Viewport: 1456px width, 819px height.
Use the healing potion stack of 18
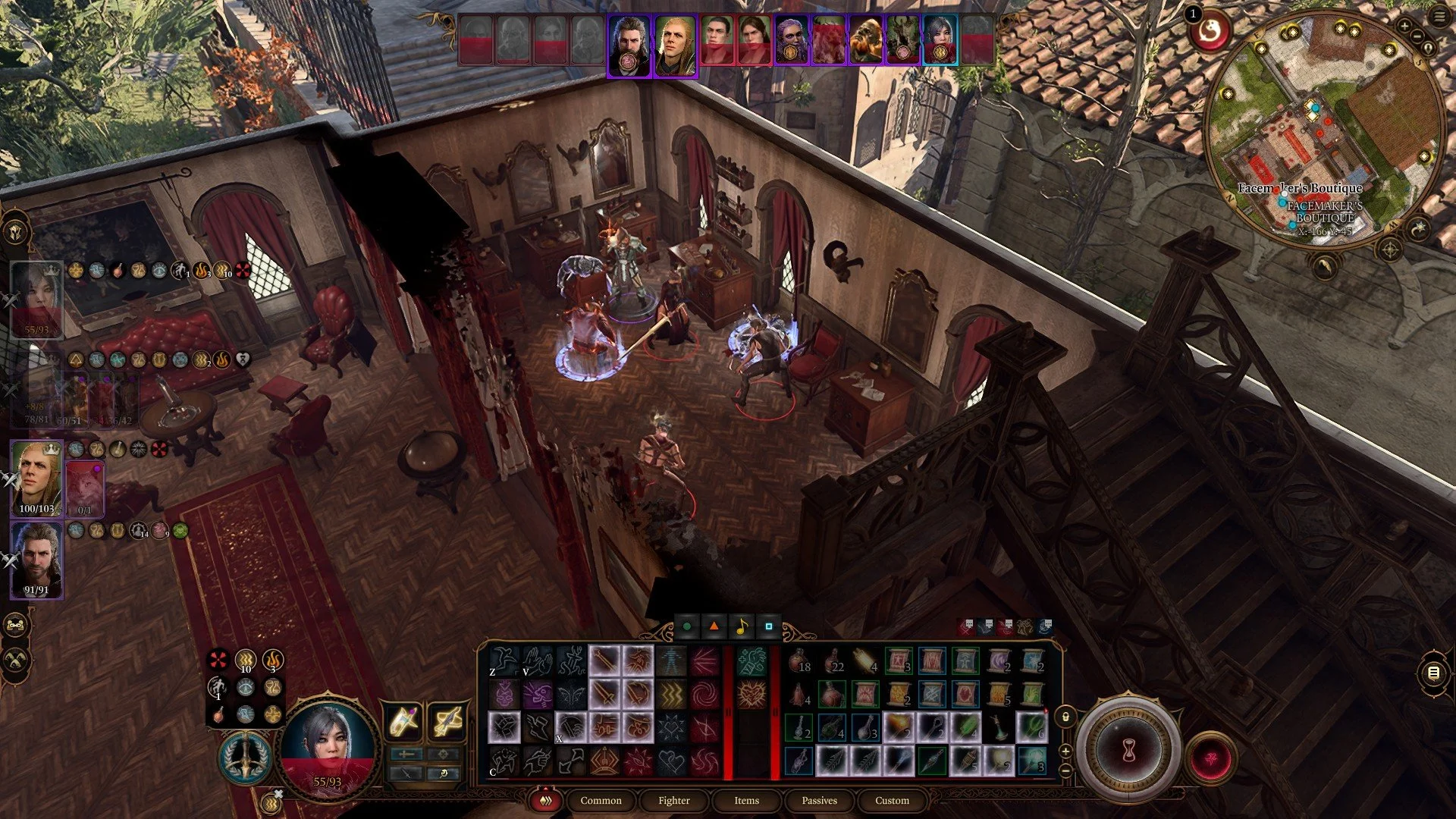click(799, 661)
